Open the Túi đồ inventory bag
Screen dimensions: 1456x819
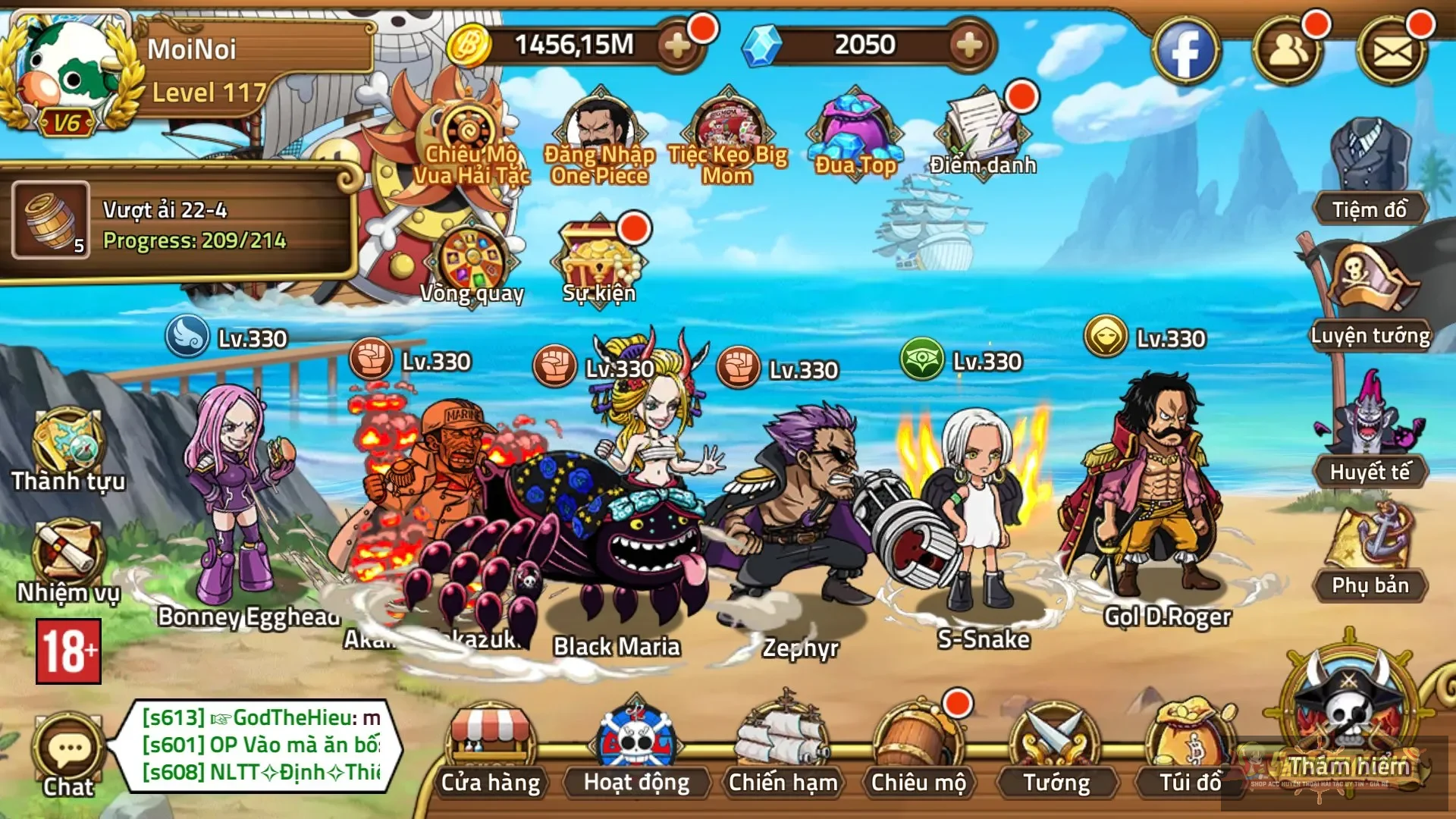click(1190, 751)
